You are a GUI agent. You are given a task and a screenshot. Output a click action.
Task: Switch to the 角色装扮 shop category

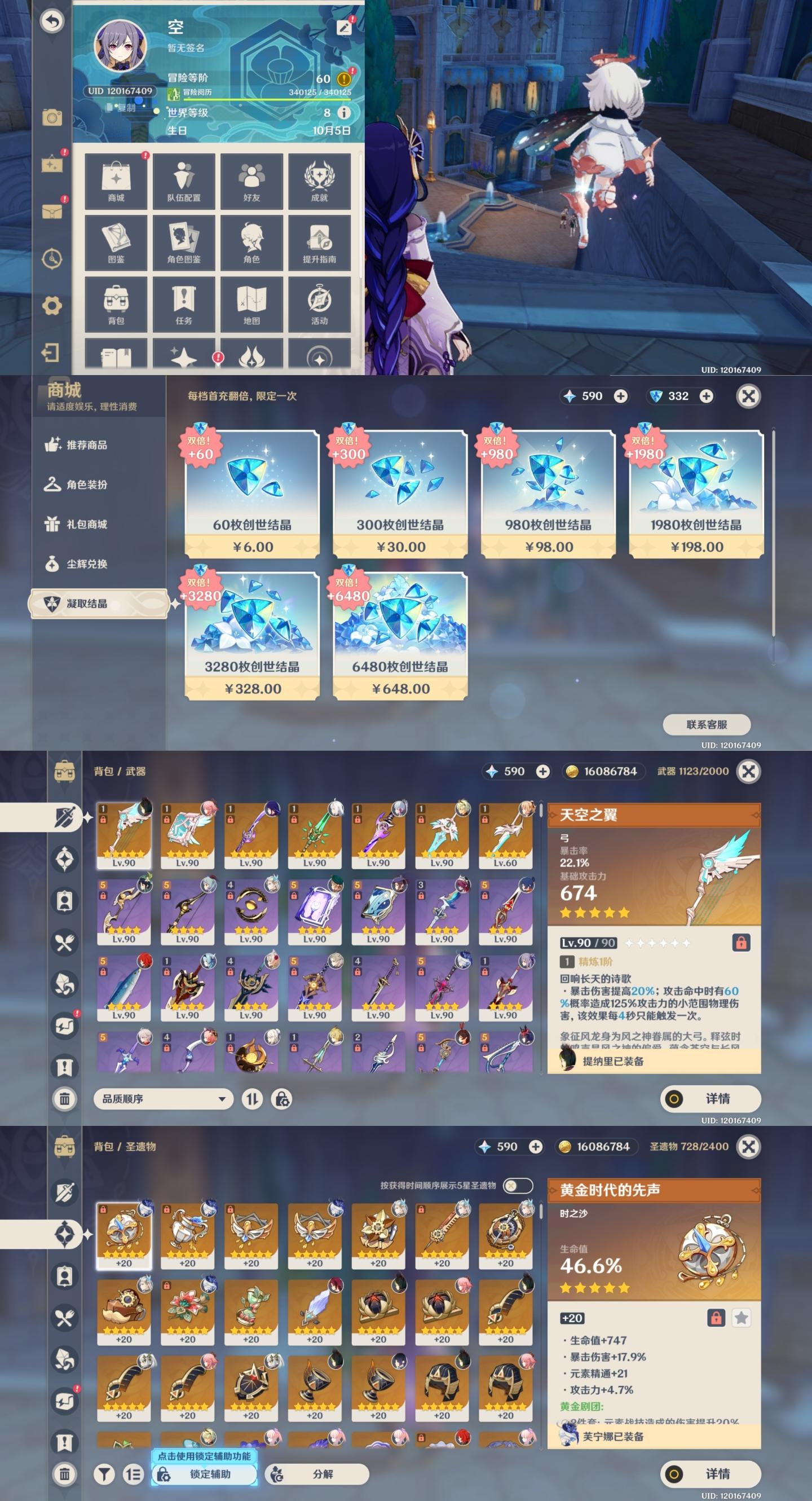(86, 485)
